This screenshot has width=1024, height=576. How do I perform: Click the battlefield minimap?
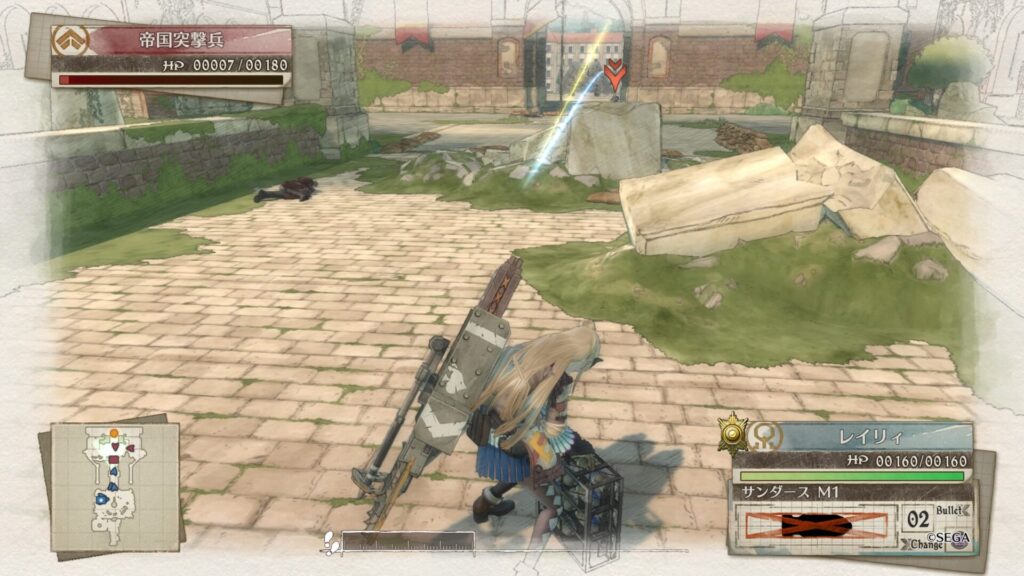coord(115,486)
